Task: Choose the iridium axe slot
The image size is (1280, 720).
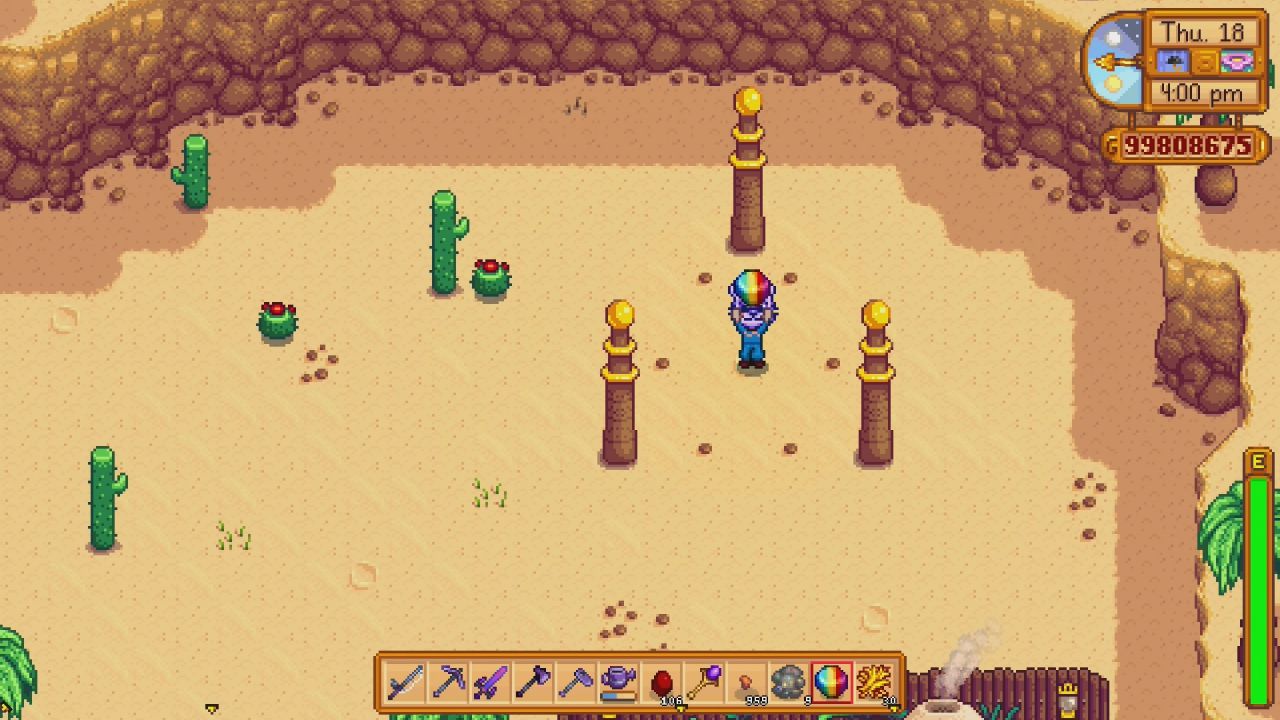Action: [533, 683]
